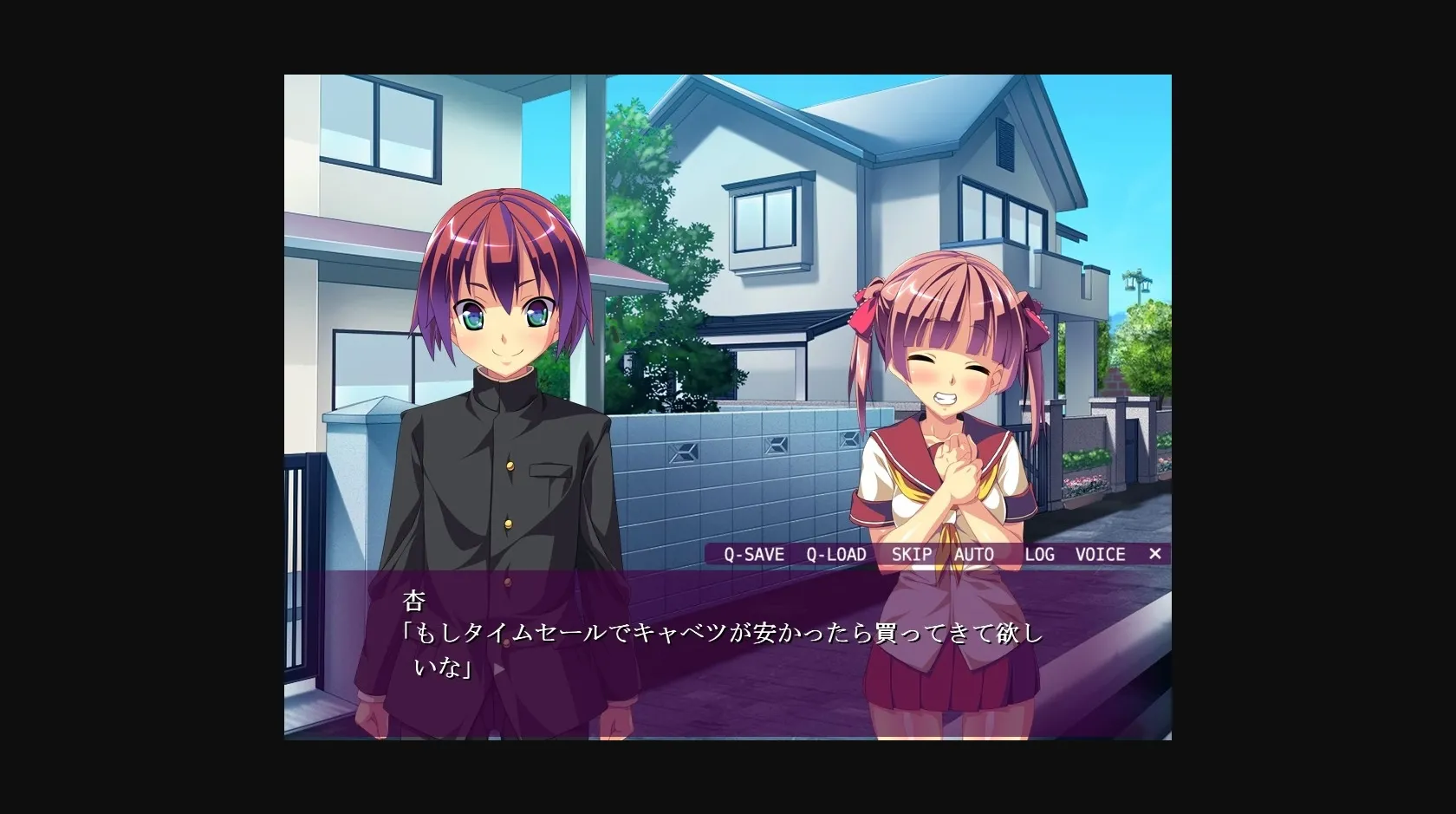Enable AUTO mode for automatic text advance

point(975,554)
